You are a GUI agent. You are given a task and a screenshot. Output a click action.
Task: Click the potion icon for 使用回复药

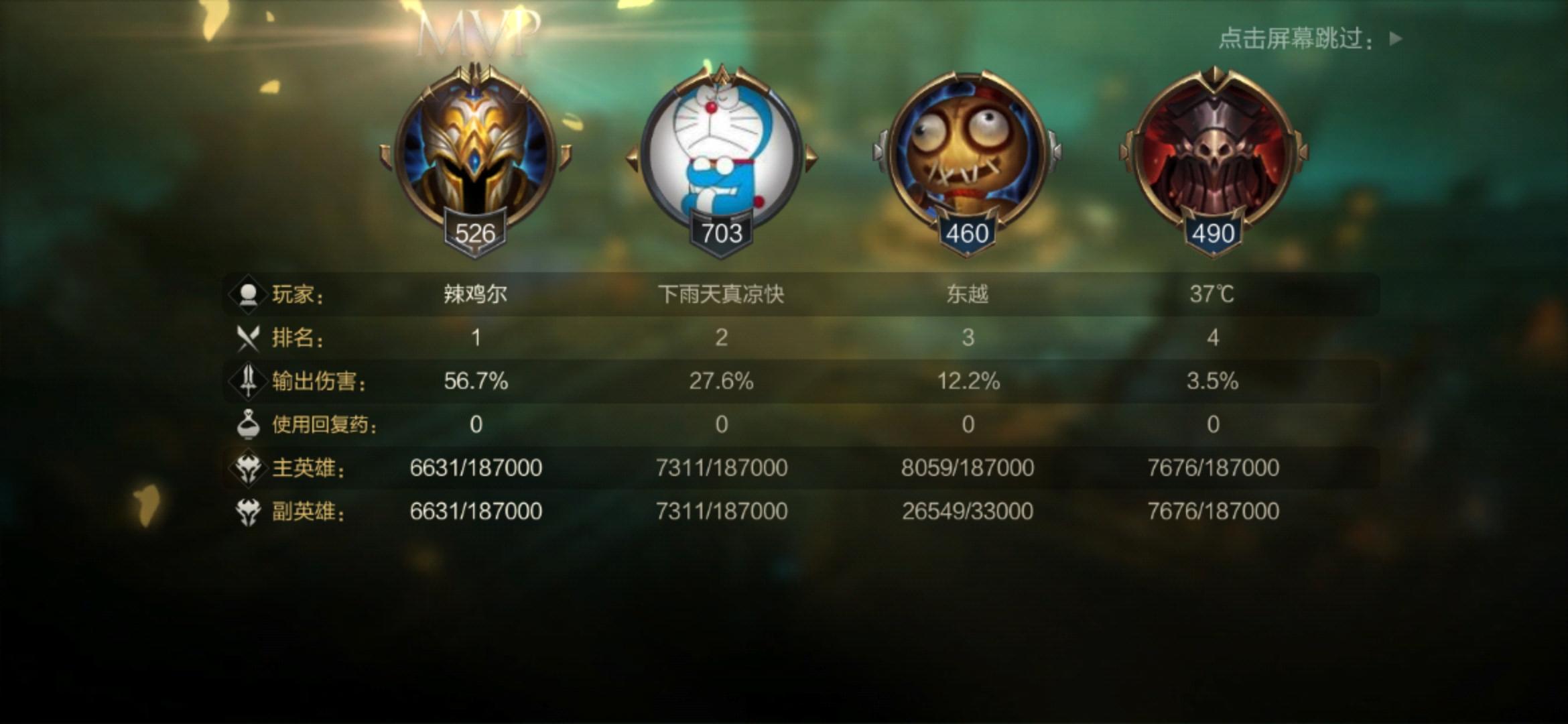click(249, 423)
